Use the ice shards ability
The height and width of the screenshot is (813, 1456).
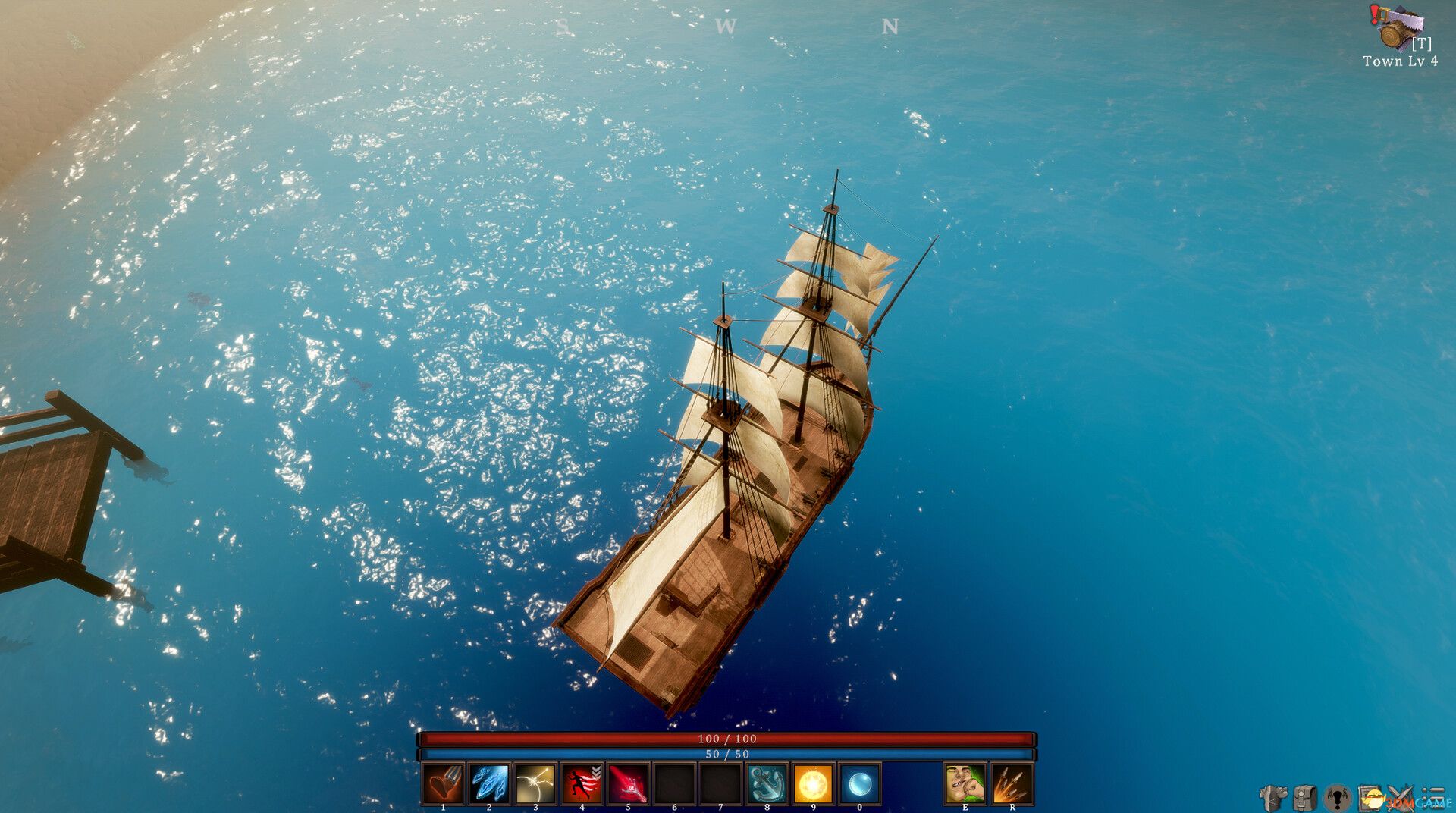pos(489,783)
